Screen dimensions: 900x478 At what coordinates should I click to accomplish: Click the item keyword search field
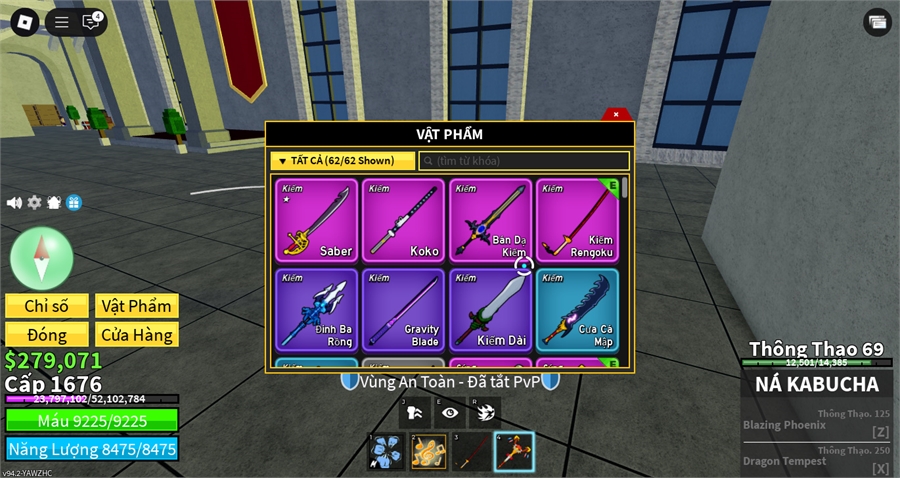(524, 161)
